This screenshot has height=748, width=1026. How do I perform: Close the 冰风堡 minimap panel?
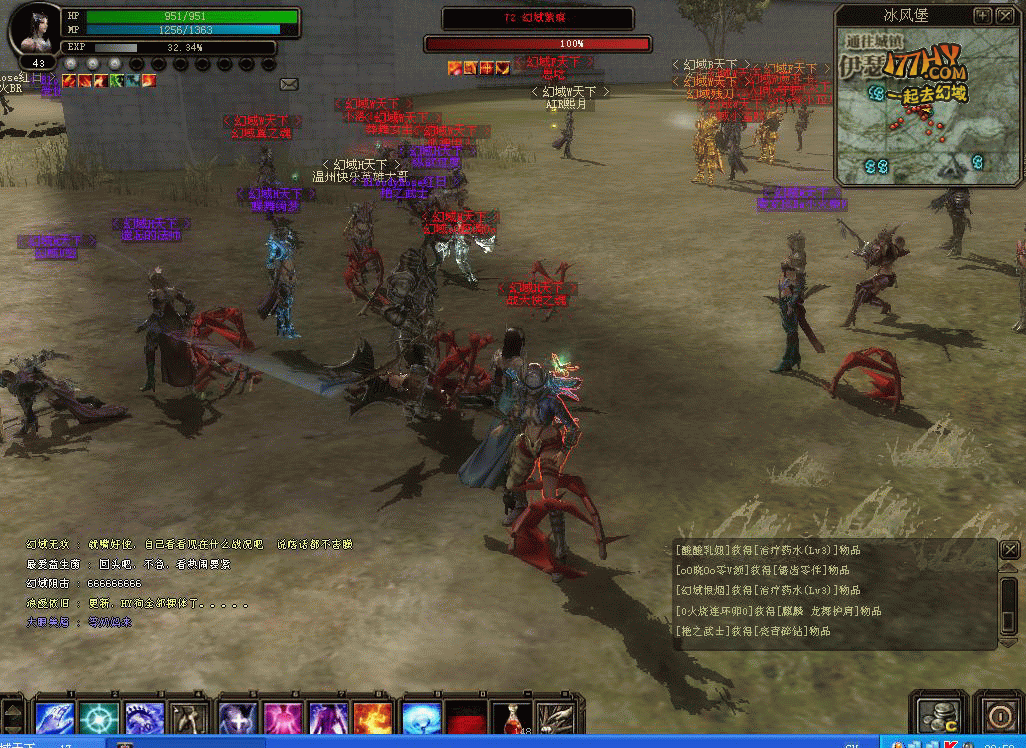click(x=1005, y=15)
